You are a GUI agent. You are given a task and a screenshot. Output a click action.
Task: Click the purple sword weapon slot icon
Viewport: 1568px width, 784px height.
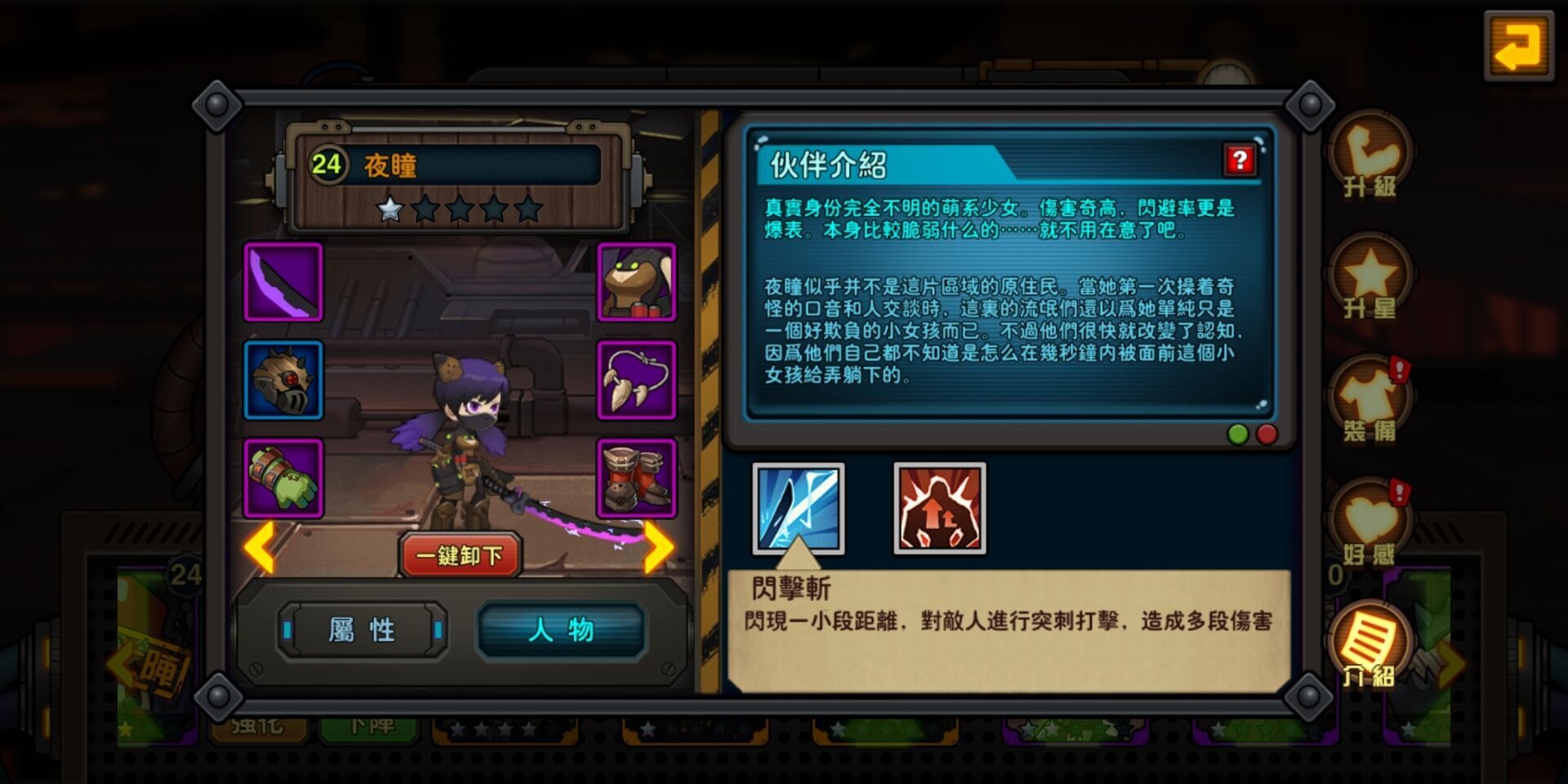coord(283,283)
